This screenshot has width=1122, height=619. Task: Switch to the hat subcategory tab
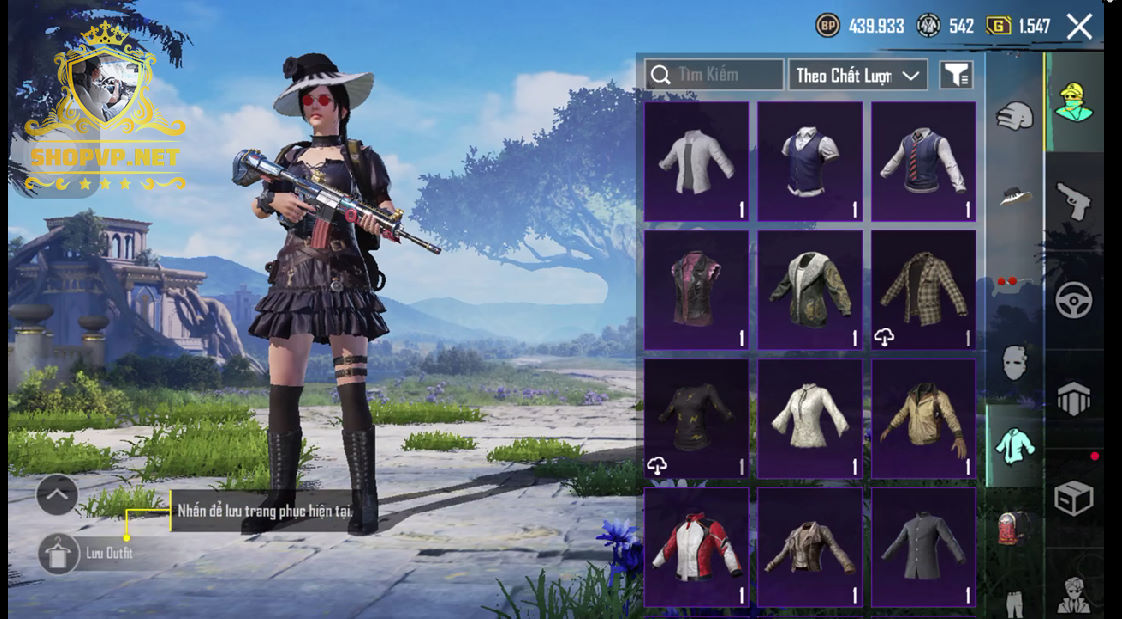[x=1014, y=195]
